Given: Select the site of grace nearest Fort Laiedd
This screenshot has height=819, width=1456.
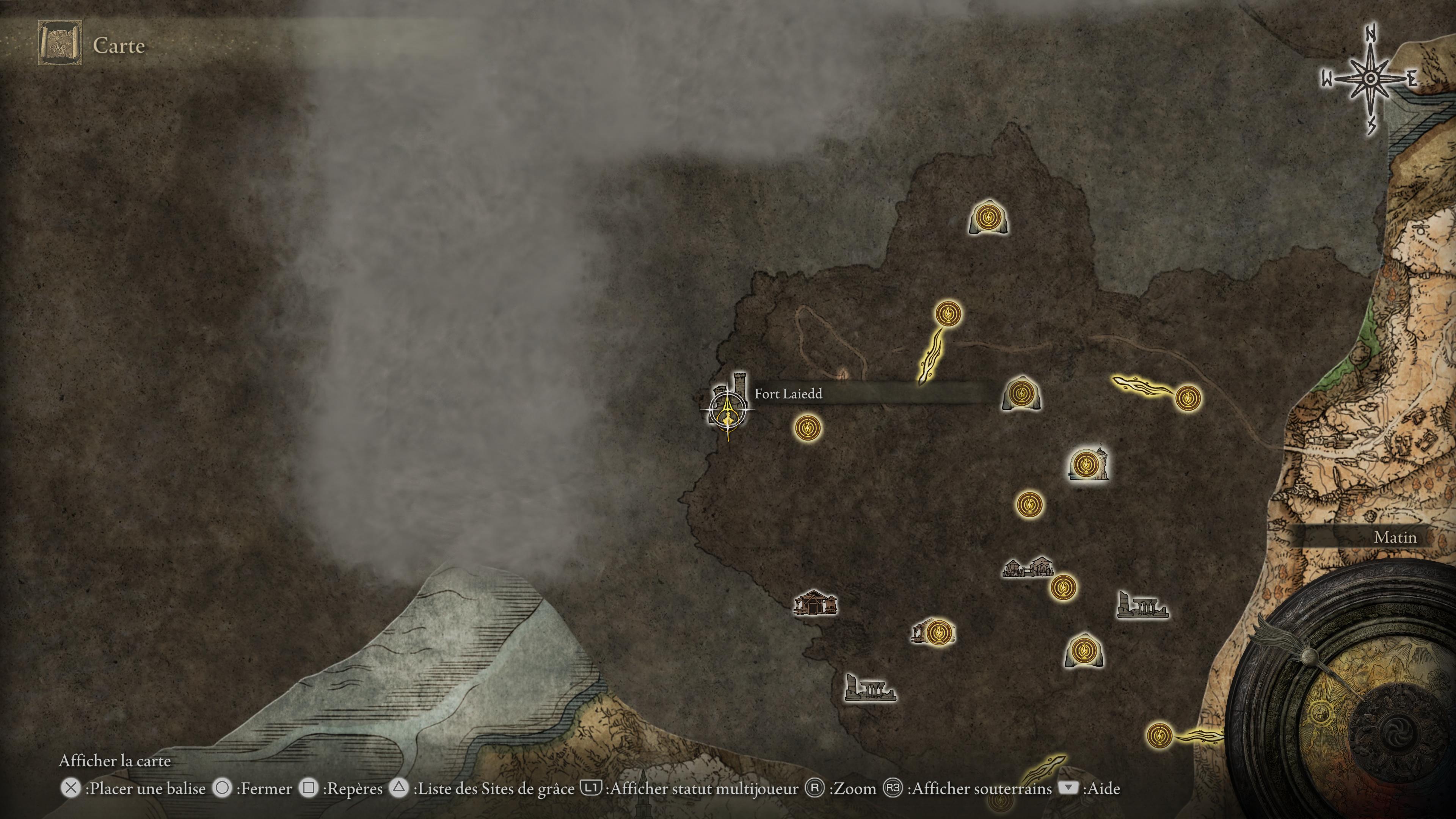Looking at the screenshot, I should click(x=808, y=428).
